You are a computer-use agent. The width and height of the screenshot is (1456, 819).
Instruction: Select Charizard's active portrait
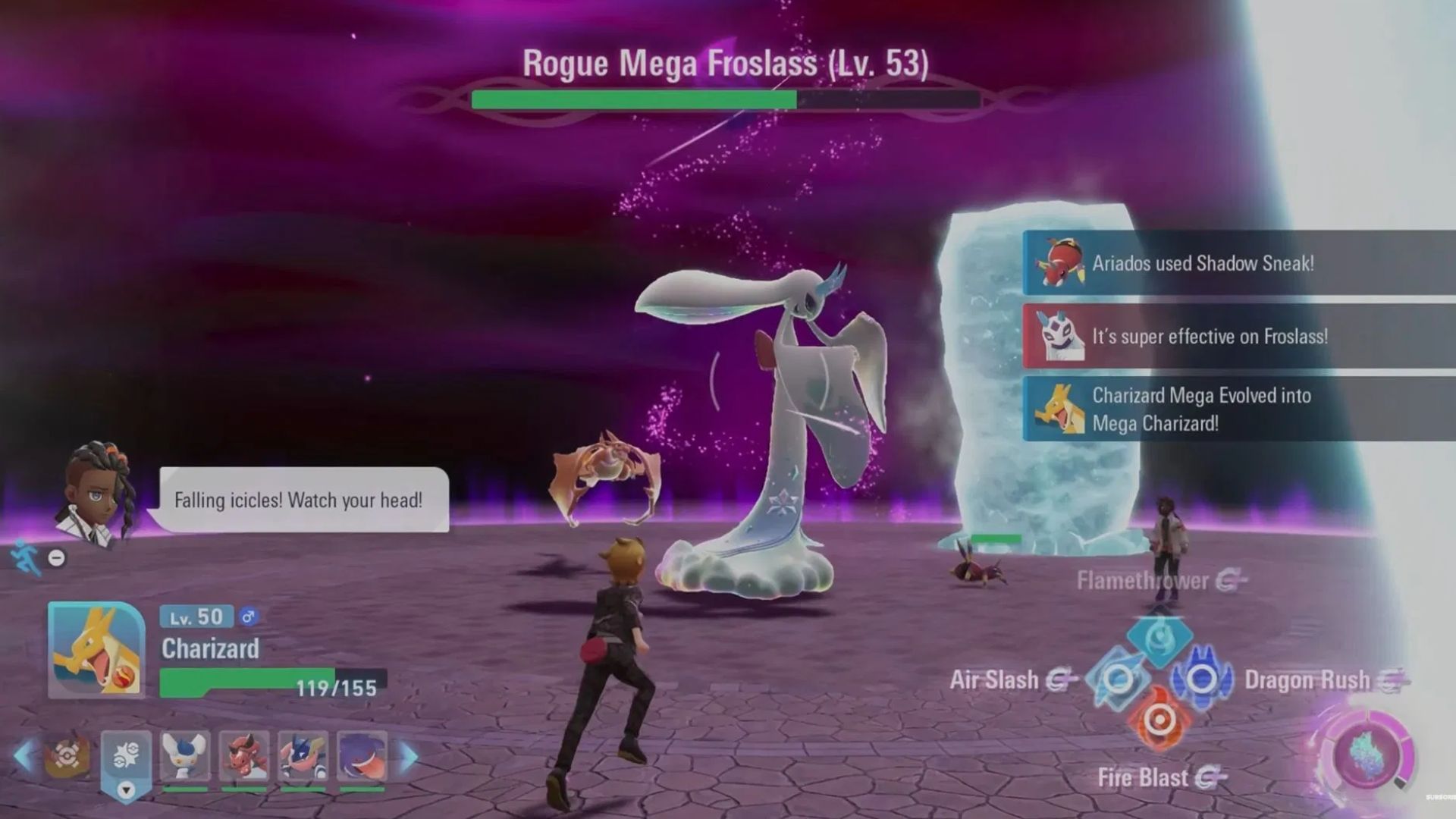pyautogui.click(x=96, y=650)
